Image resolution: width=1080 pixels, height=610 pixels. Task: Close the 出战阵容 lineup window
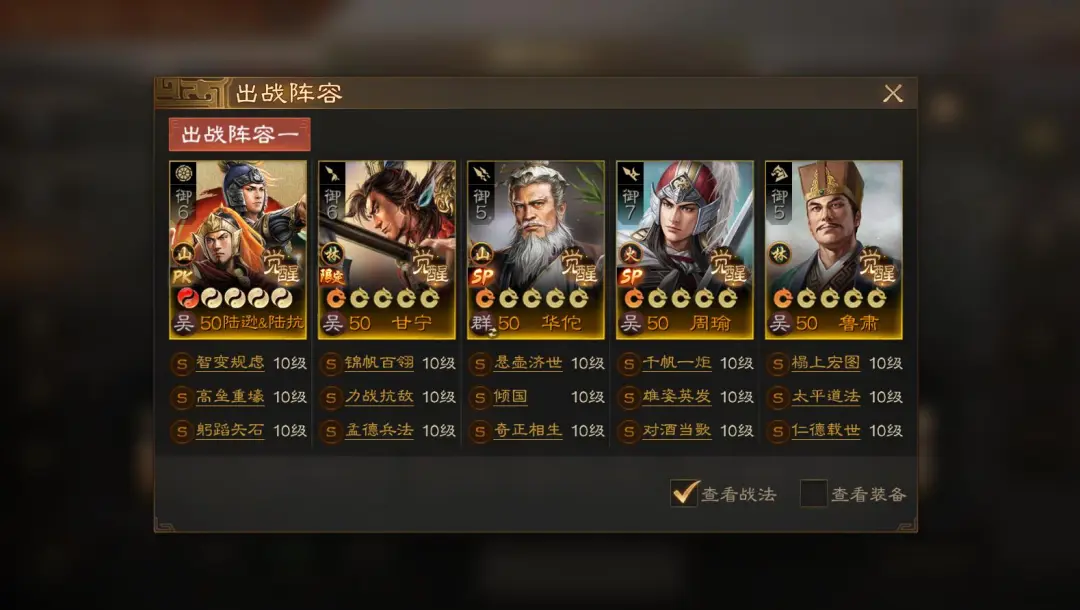[x=893, y=93]
